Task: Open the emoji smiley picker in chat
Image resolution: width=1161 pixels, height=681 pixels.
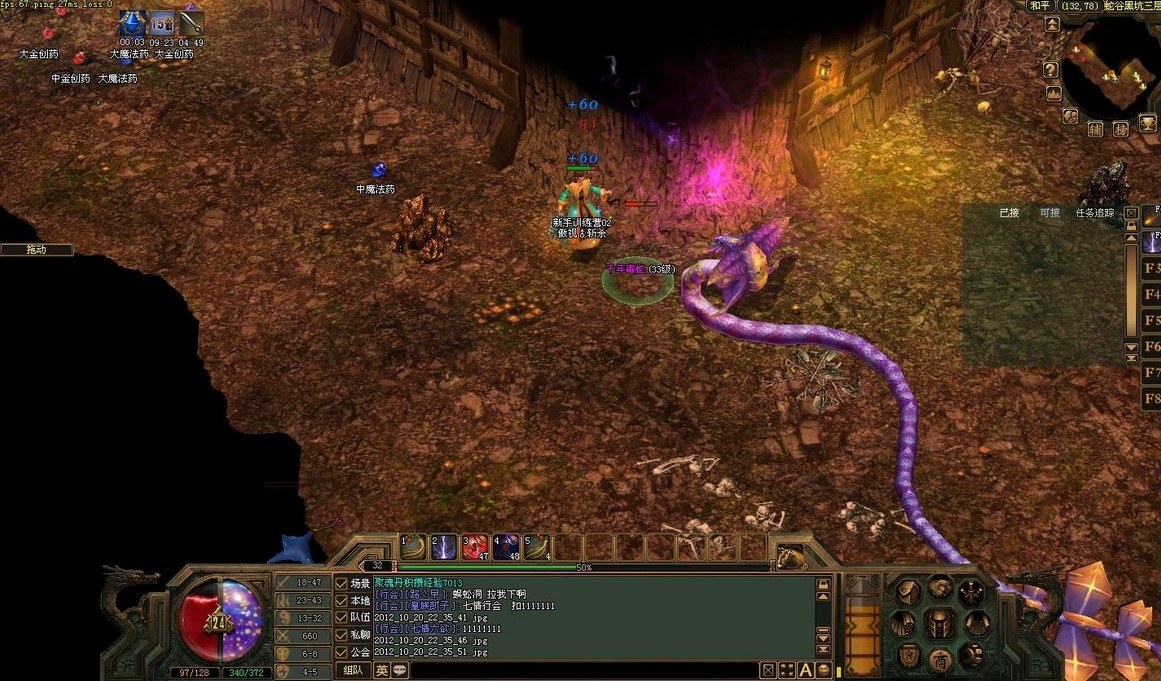Action: click(x=824, y=670)
